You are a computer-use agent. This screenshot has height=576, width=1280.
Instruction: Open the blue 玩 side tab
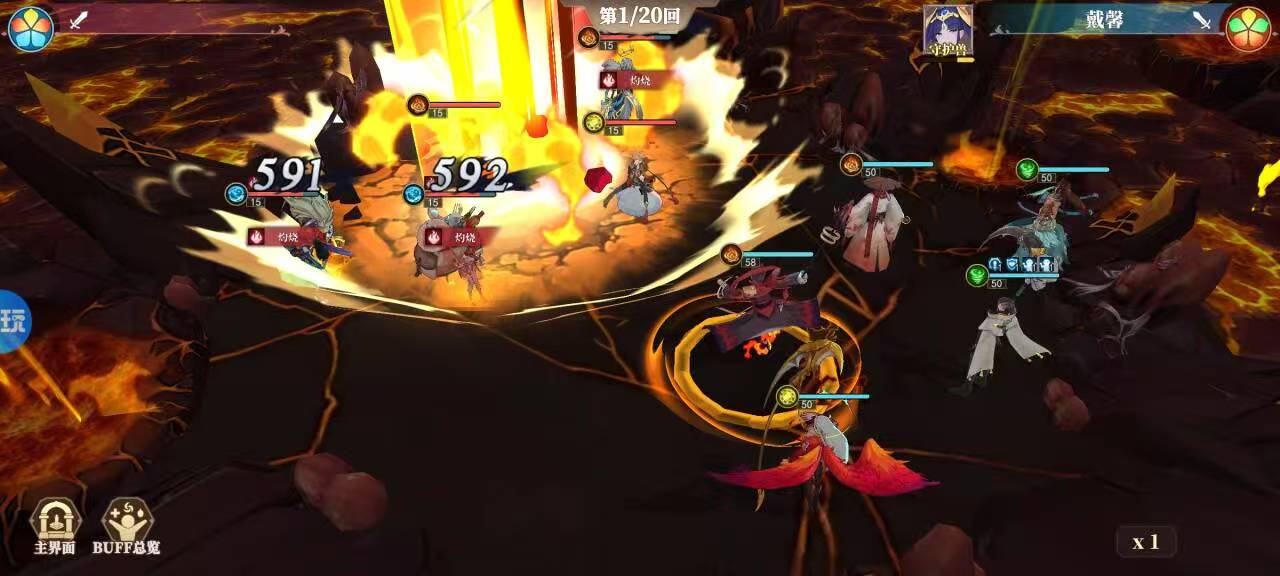pyautogui.click(x=14, y=322)
